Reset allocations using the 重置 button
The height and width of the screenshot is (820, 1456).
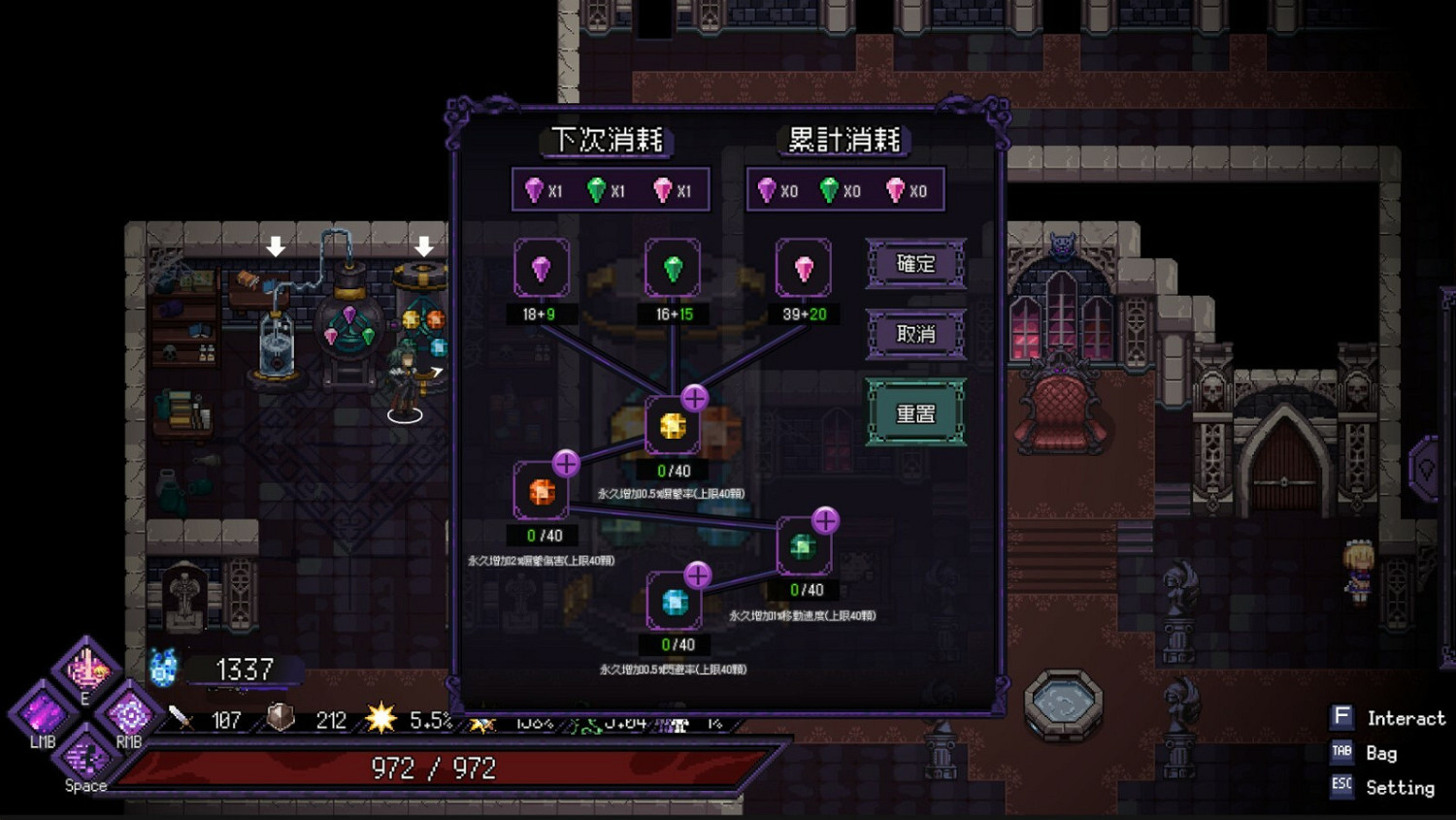[x=915, y=411]
